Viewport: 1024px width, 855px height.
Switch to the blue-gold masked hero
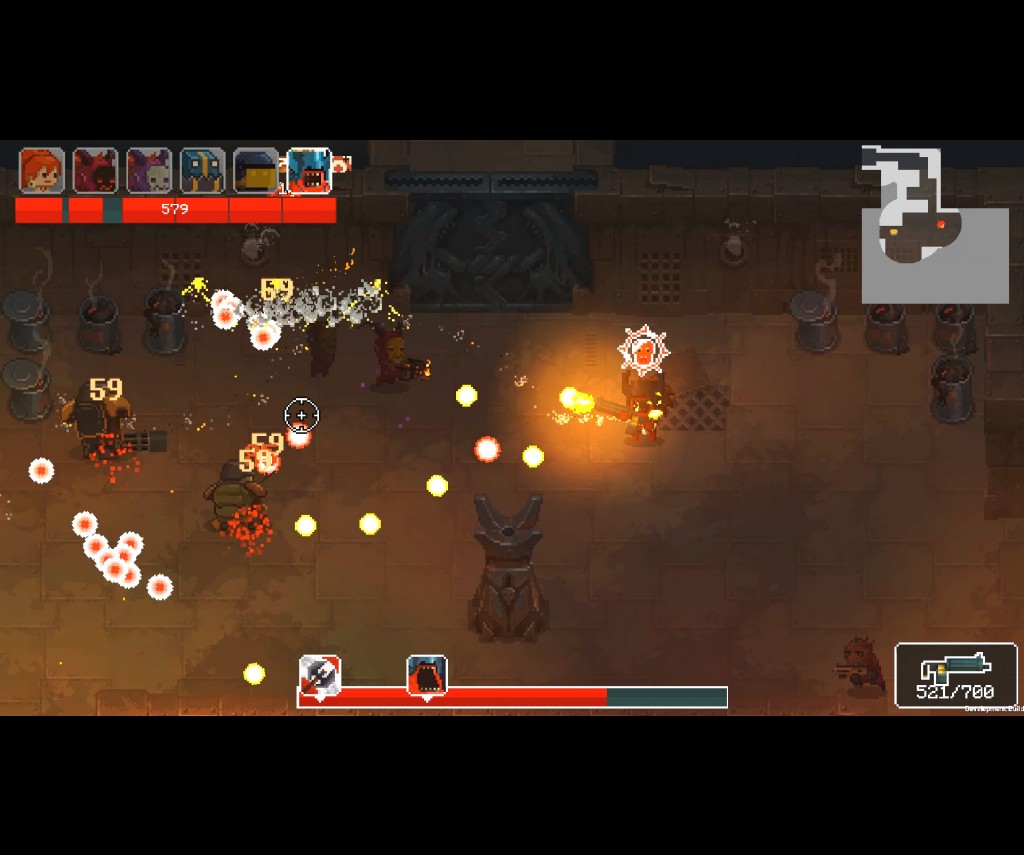203,171
